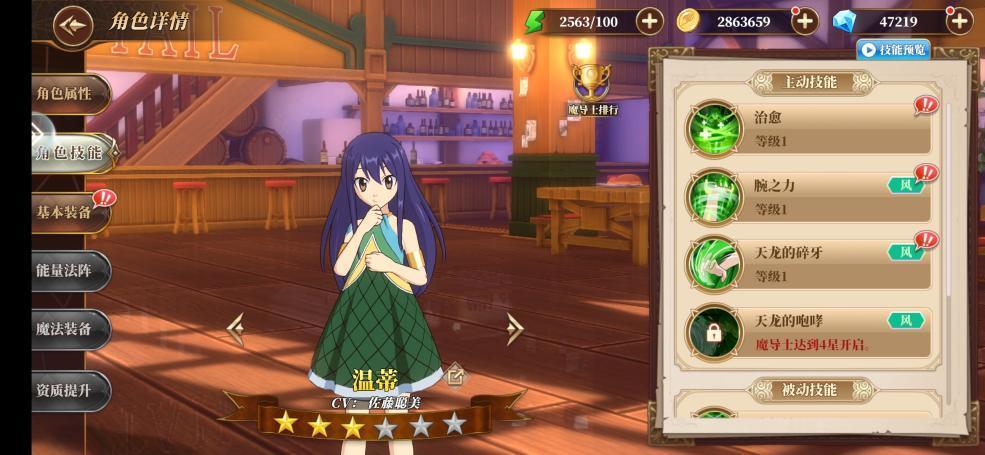This screenshot has height=455, width=985.
Task: Switch to the 角色技能 tab
Action: tap(68, 152)
